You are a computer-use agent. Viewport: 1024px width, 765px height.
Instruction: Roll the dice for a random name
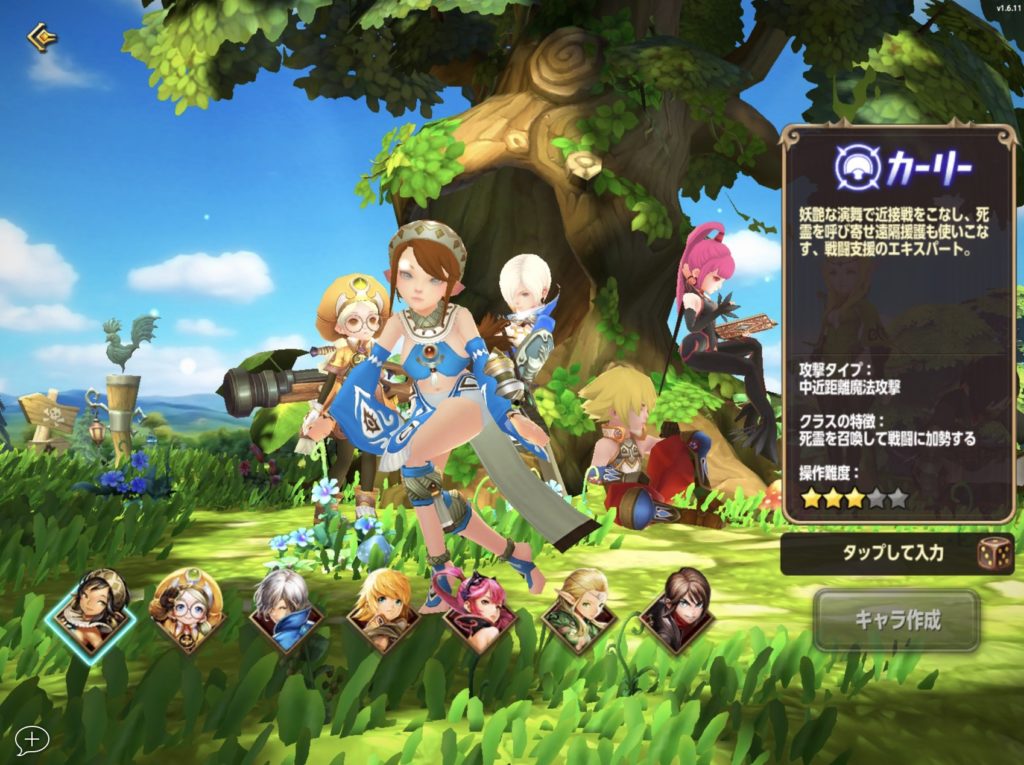pos(993,554)
